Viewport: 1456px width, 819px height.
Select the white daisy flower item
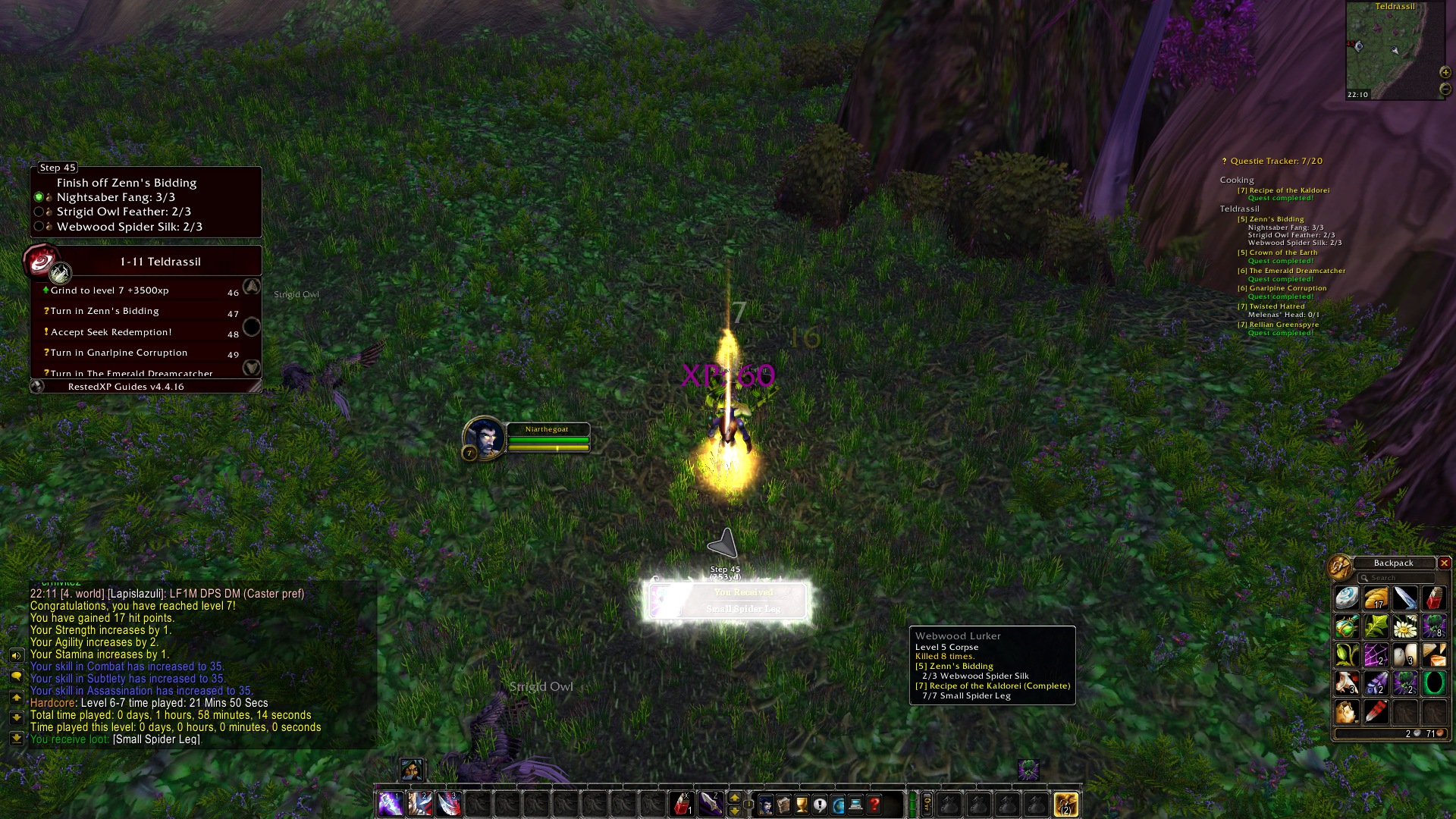click(x=1404, y=627)
